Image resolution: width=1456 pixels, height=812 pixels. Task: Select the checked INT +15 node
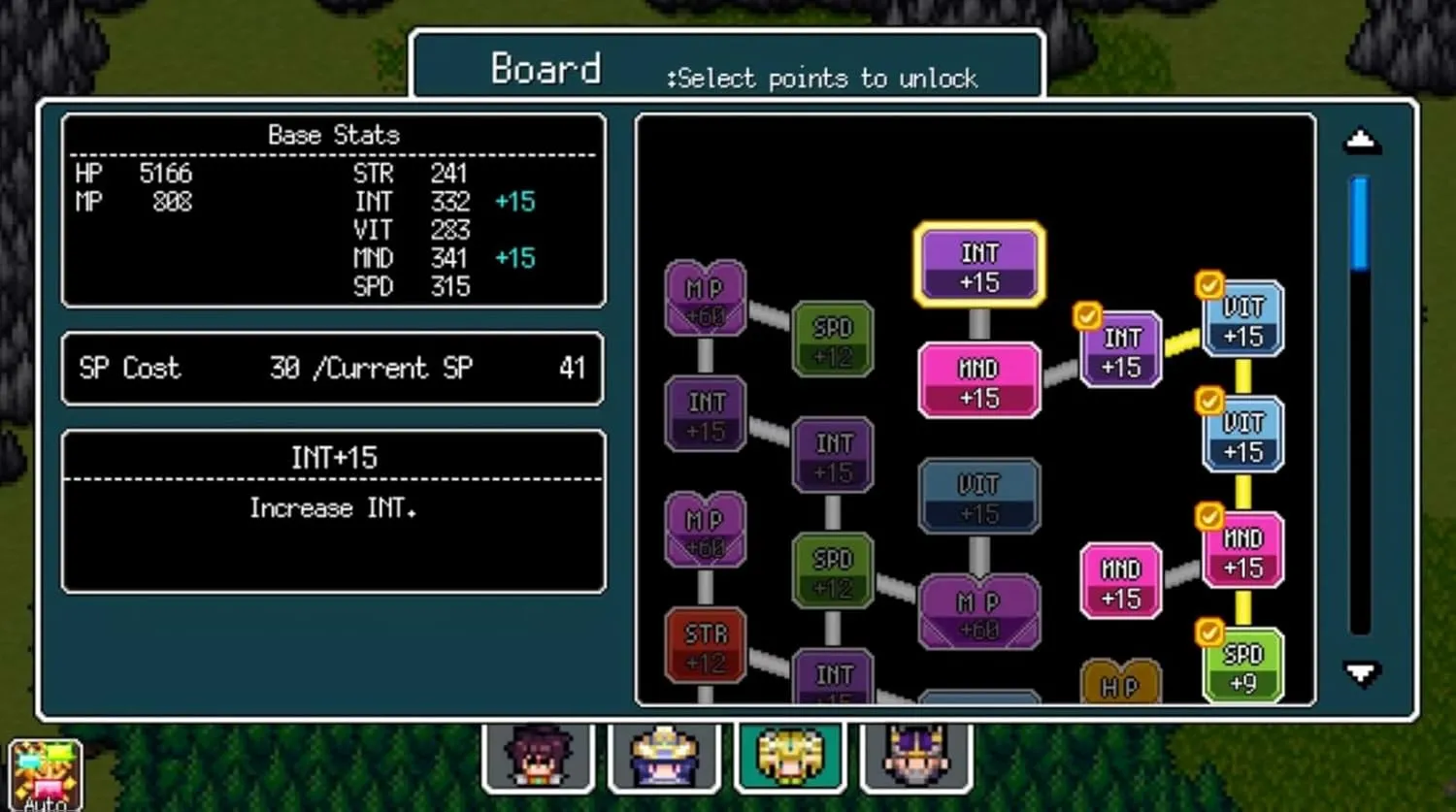click(1121, 350)
